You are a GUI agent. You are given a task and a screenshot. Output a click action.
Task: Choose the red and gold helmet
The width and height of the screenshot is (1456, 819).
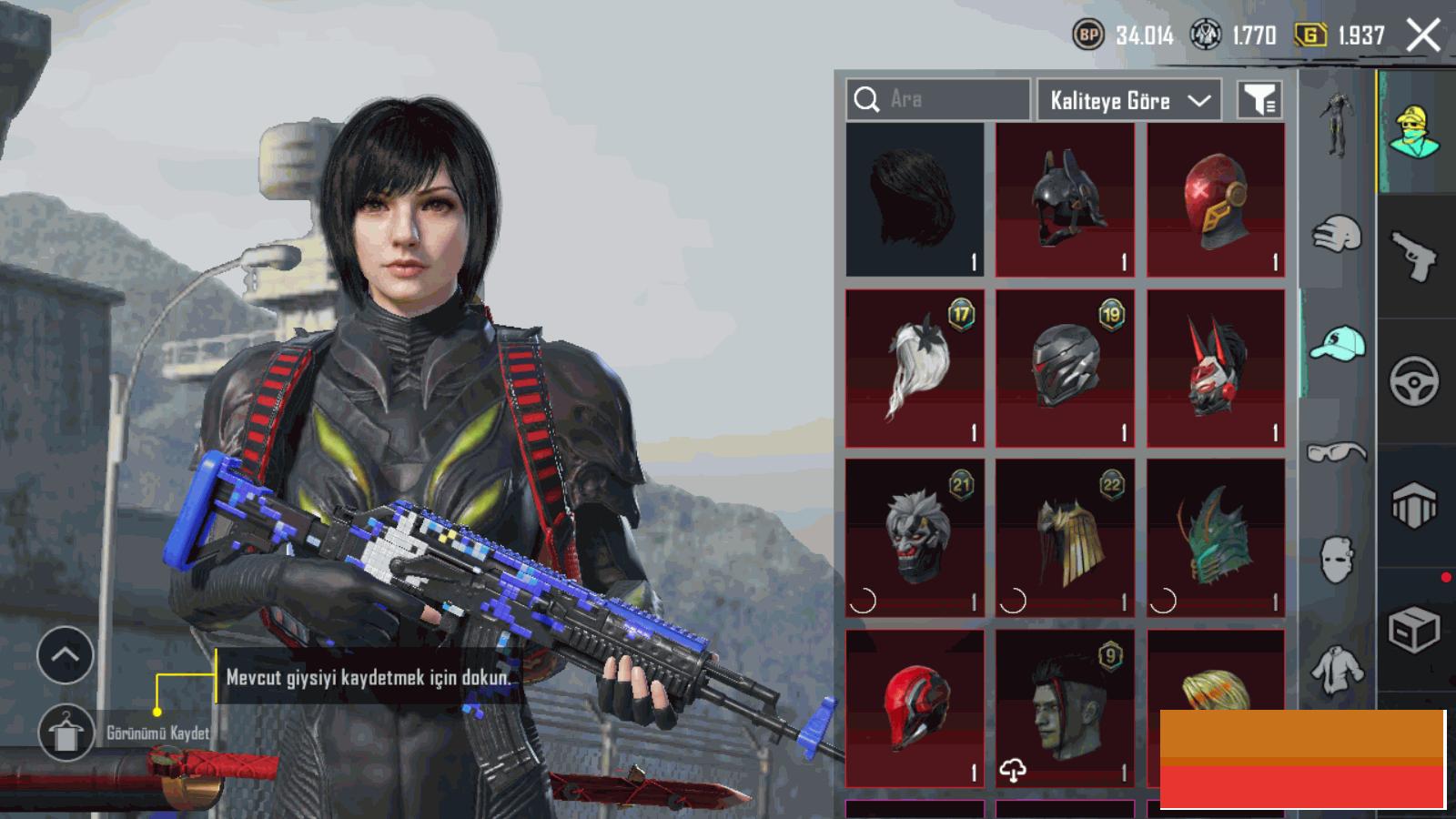click(x=1216, y=200)
